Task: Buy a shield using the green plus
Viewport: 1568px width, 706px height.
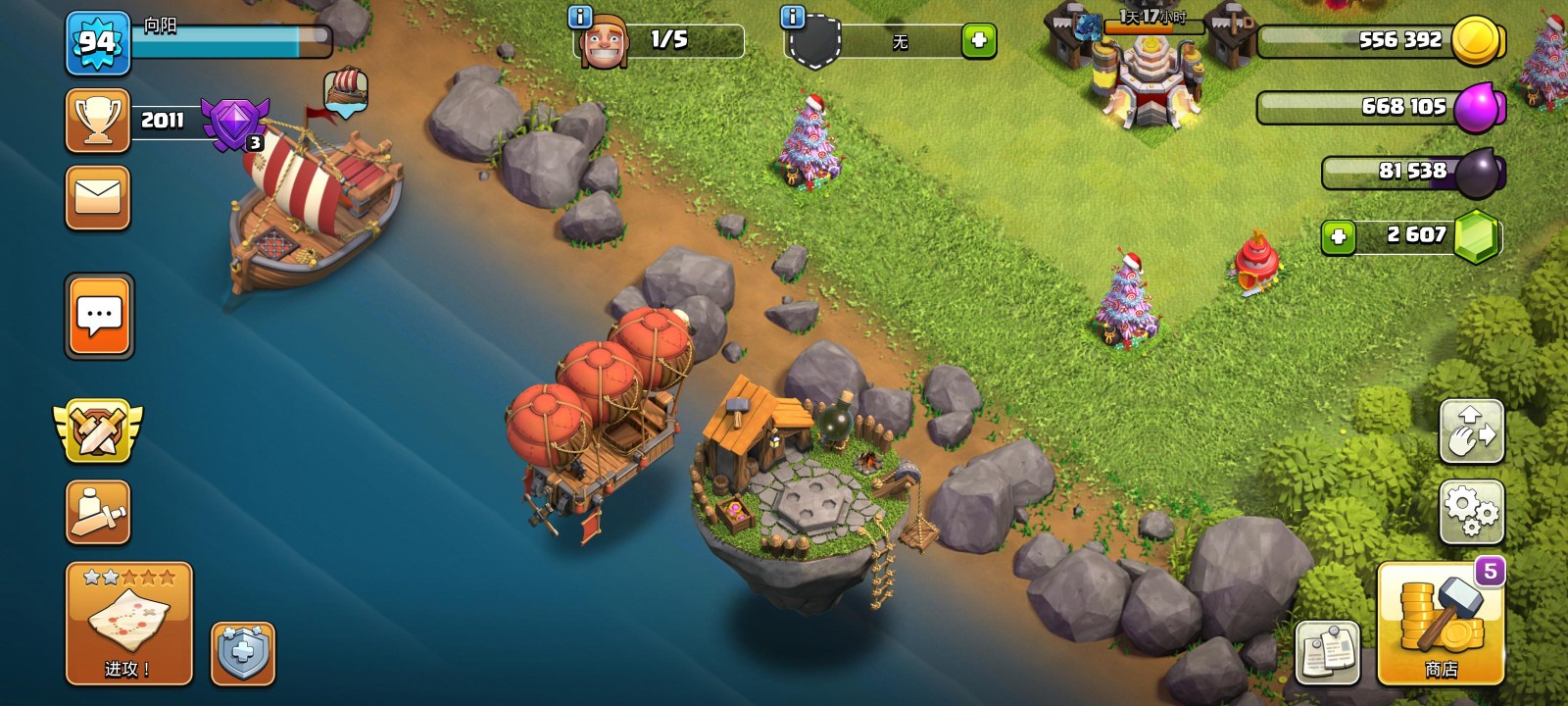Action: pos(978,41)
